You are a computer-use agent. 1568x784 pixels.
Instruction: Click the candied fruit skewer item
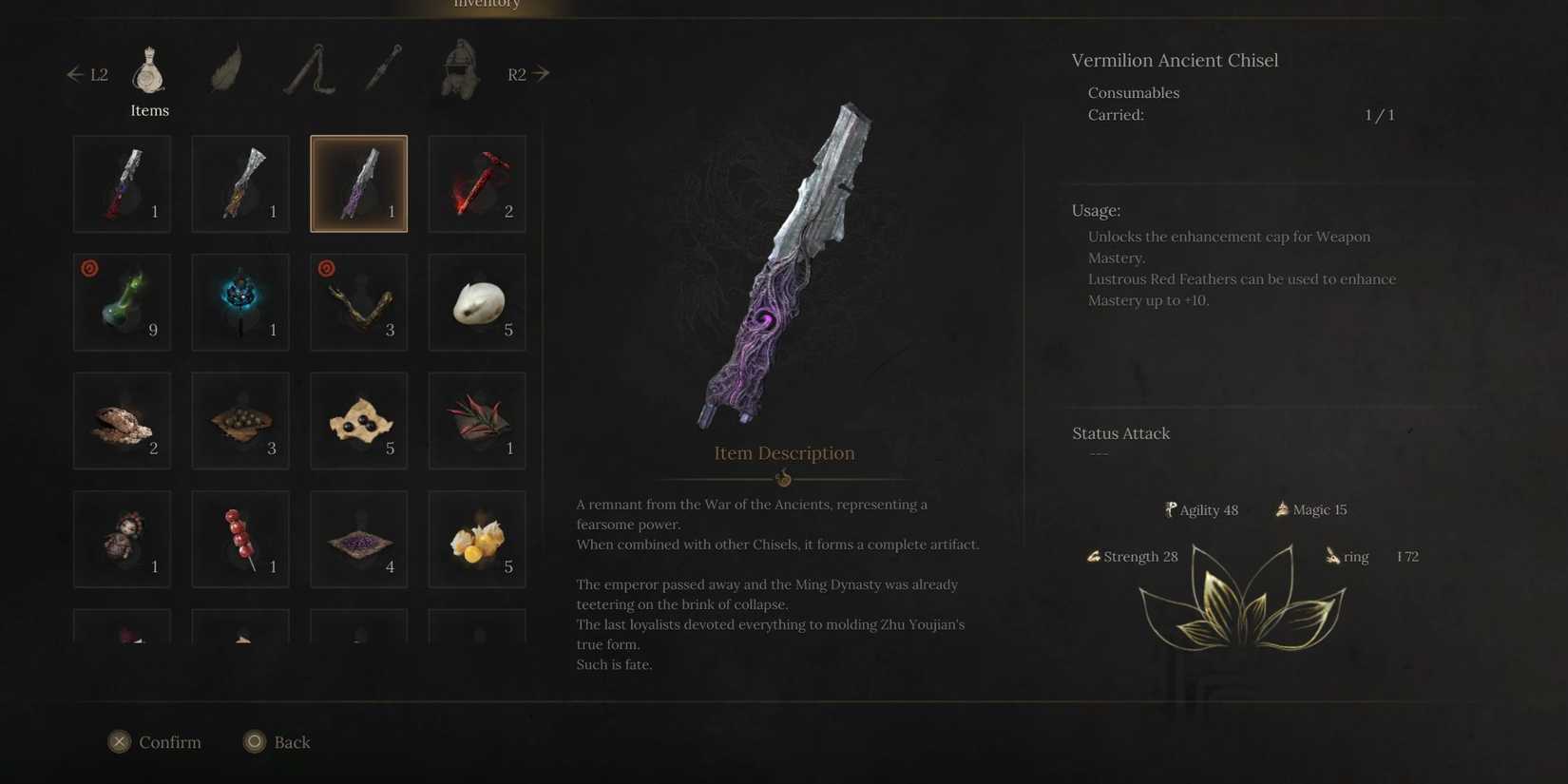click(239, 538)
